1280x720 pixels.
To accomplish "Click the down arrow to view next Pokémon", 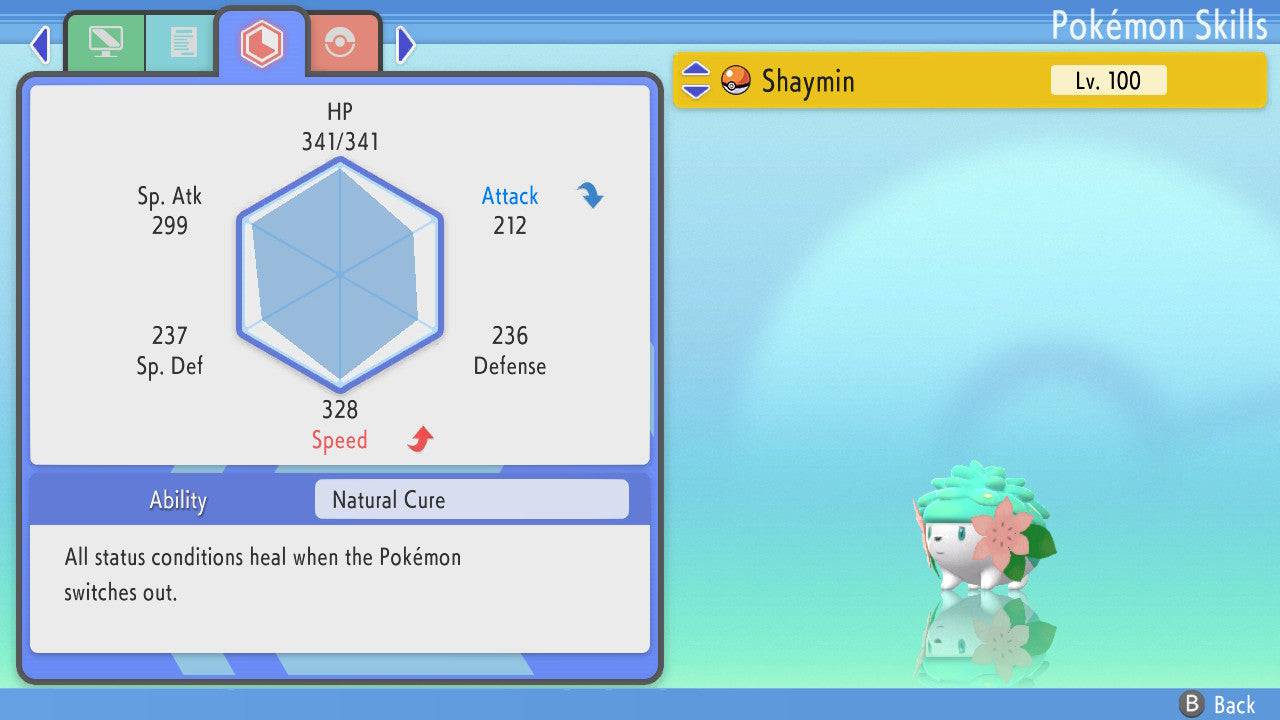I will tap(698, 91).
